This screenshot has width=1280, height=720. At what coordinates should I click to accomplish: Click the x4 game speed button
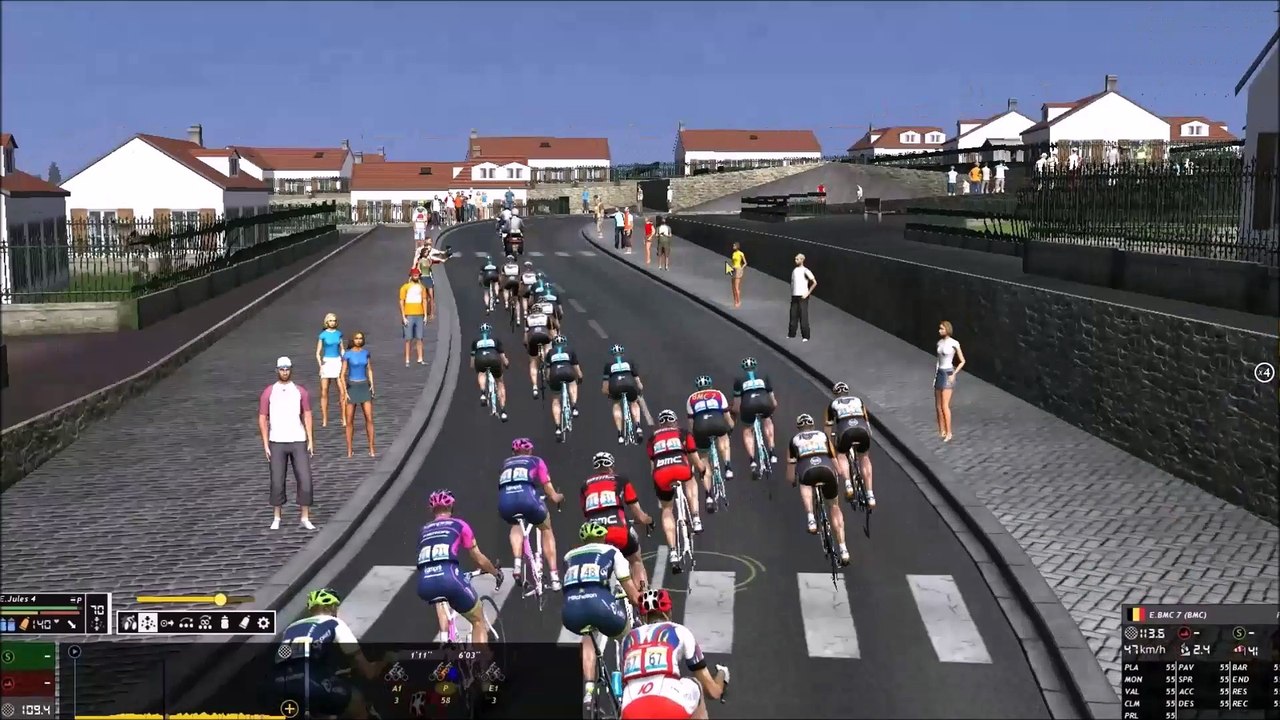tap(1264, 373)
